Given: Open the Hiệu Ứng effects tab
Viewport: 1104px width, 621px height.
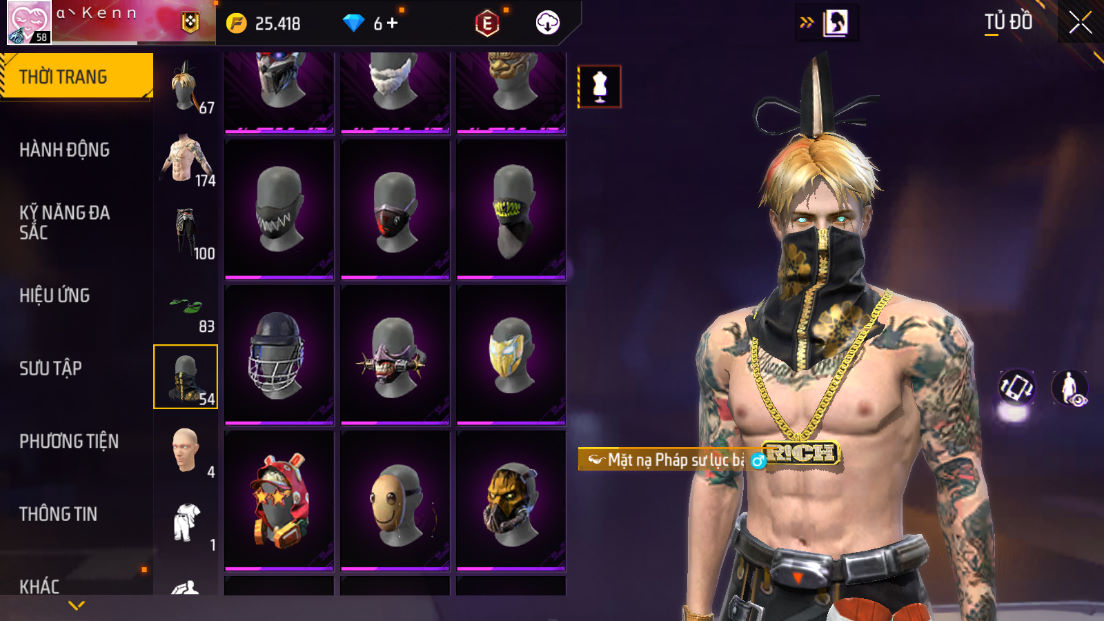Looking at the screenshot, I should 55,295.
